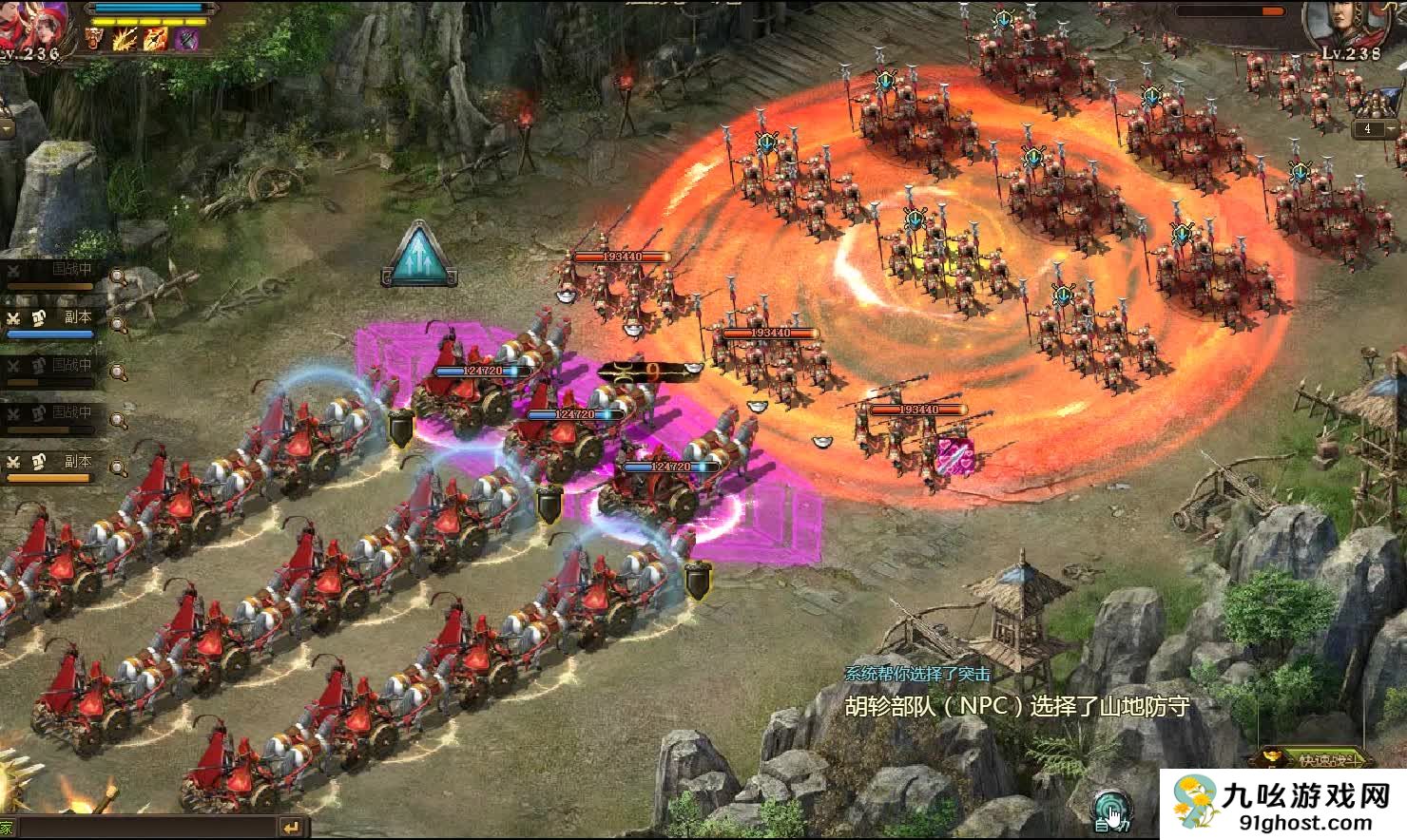Toggle the 自动 auto-battle button
Viewport: 1407px width, 840px height.
1108,810
